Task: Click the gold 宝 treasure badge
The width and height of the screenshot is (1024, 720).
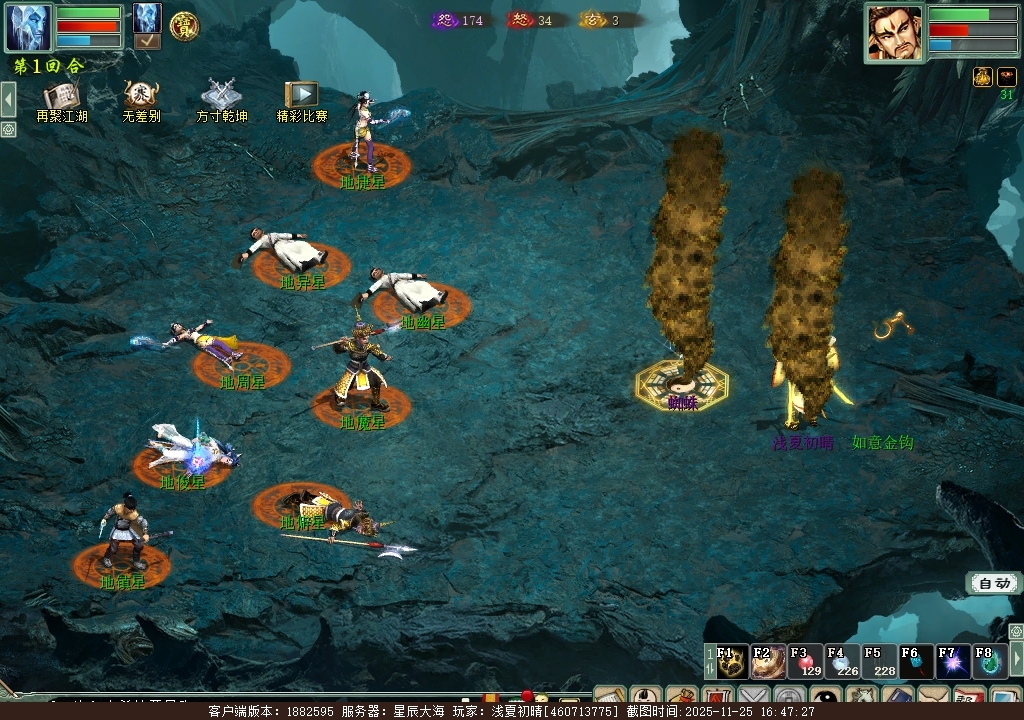Action: coord(183,26)
